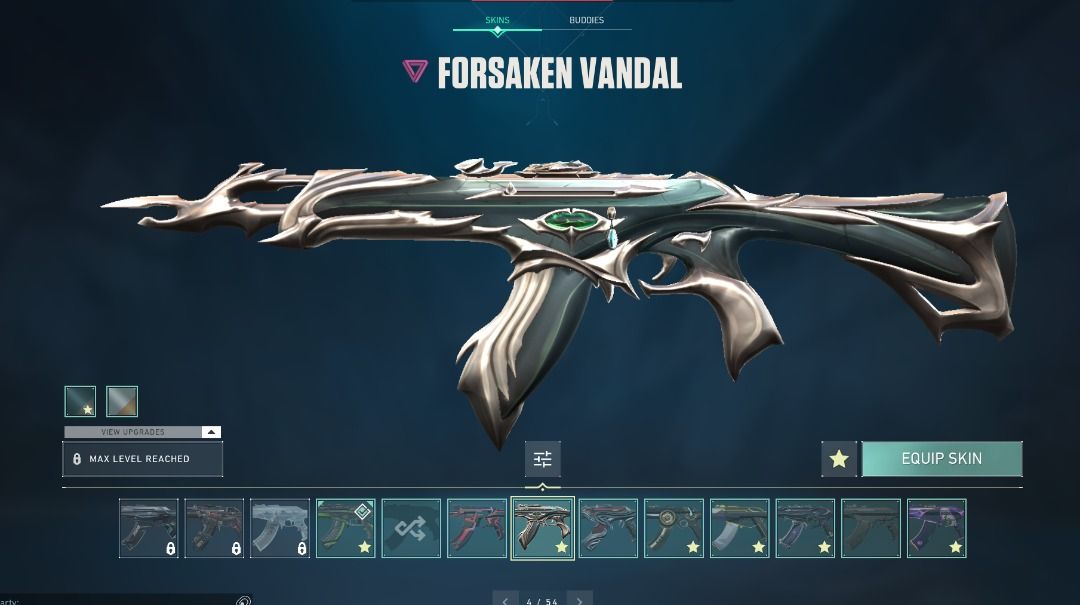Choose the white locked Vandal skin
Screen dimensions: 1080x605
280,528
